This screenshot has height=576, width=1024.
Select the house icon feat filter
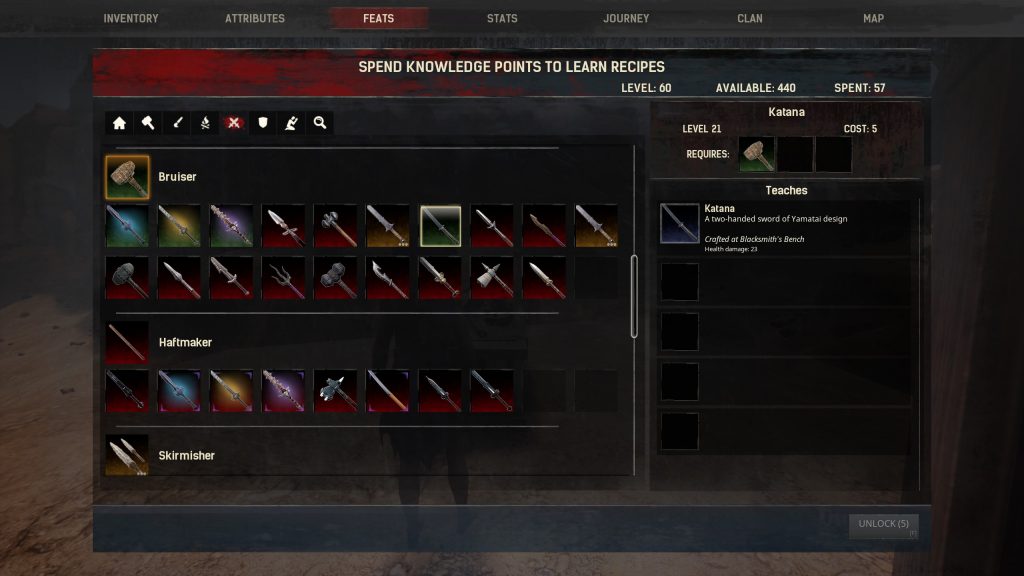pyautogui.click(x=119, y=123)
